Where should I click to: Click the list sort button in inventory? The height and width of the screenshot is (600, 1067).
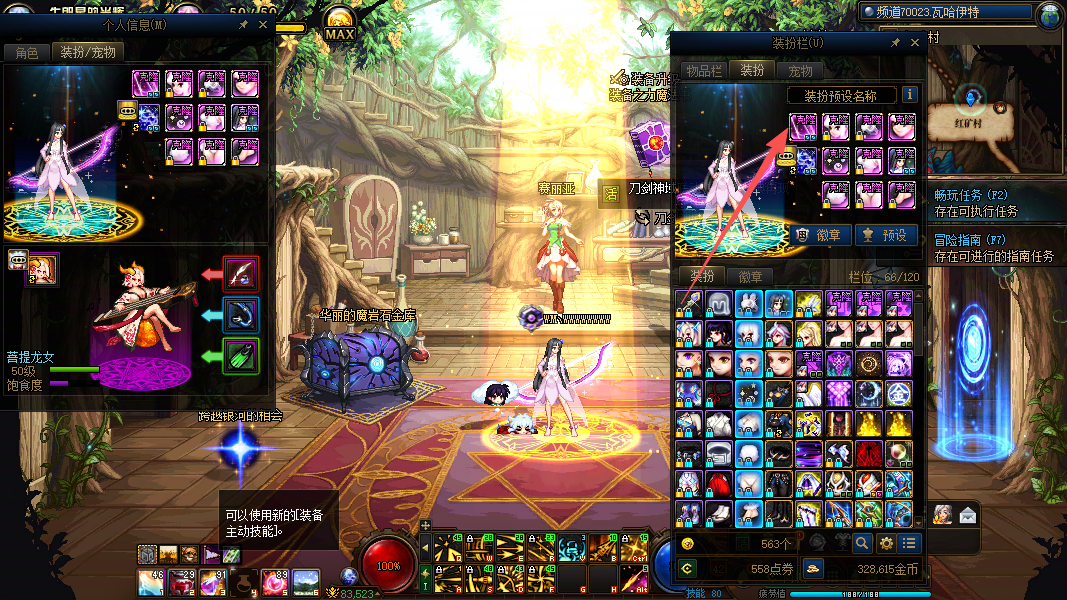[x=908, y=544]
